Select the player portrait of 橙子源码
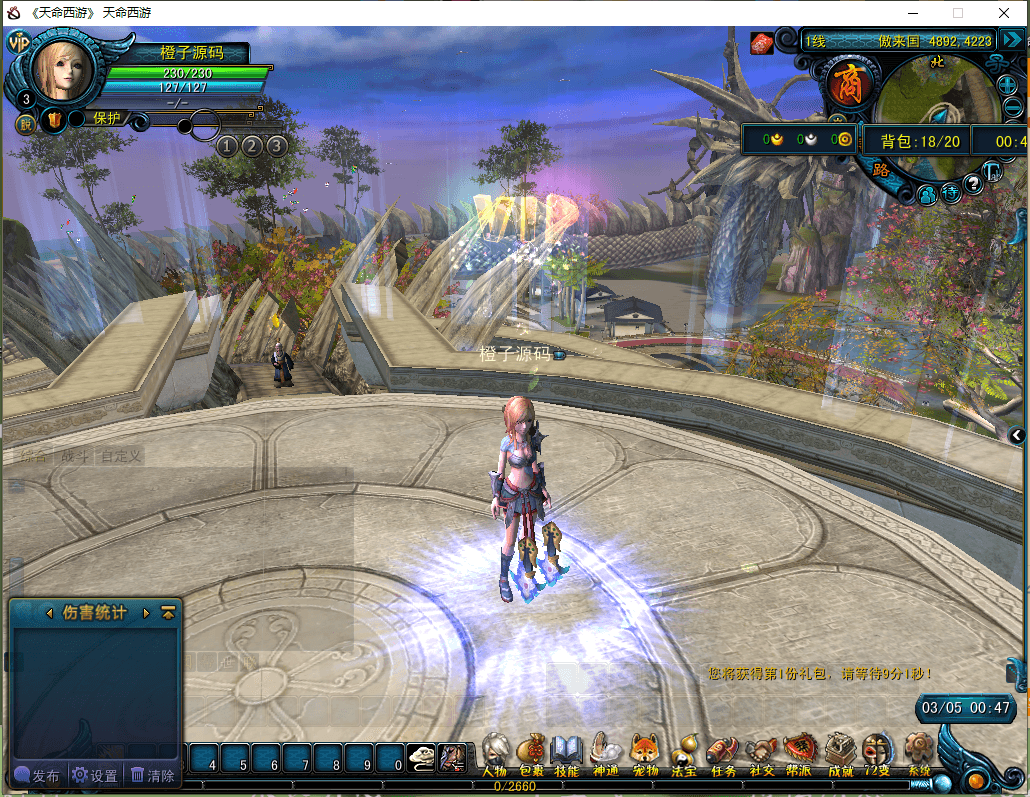Screen dimensions: 1030x797 click(63, 68)
